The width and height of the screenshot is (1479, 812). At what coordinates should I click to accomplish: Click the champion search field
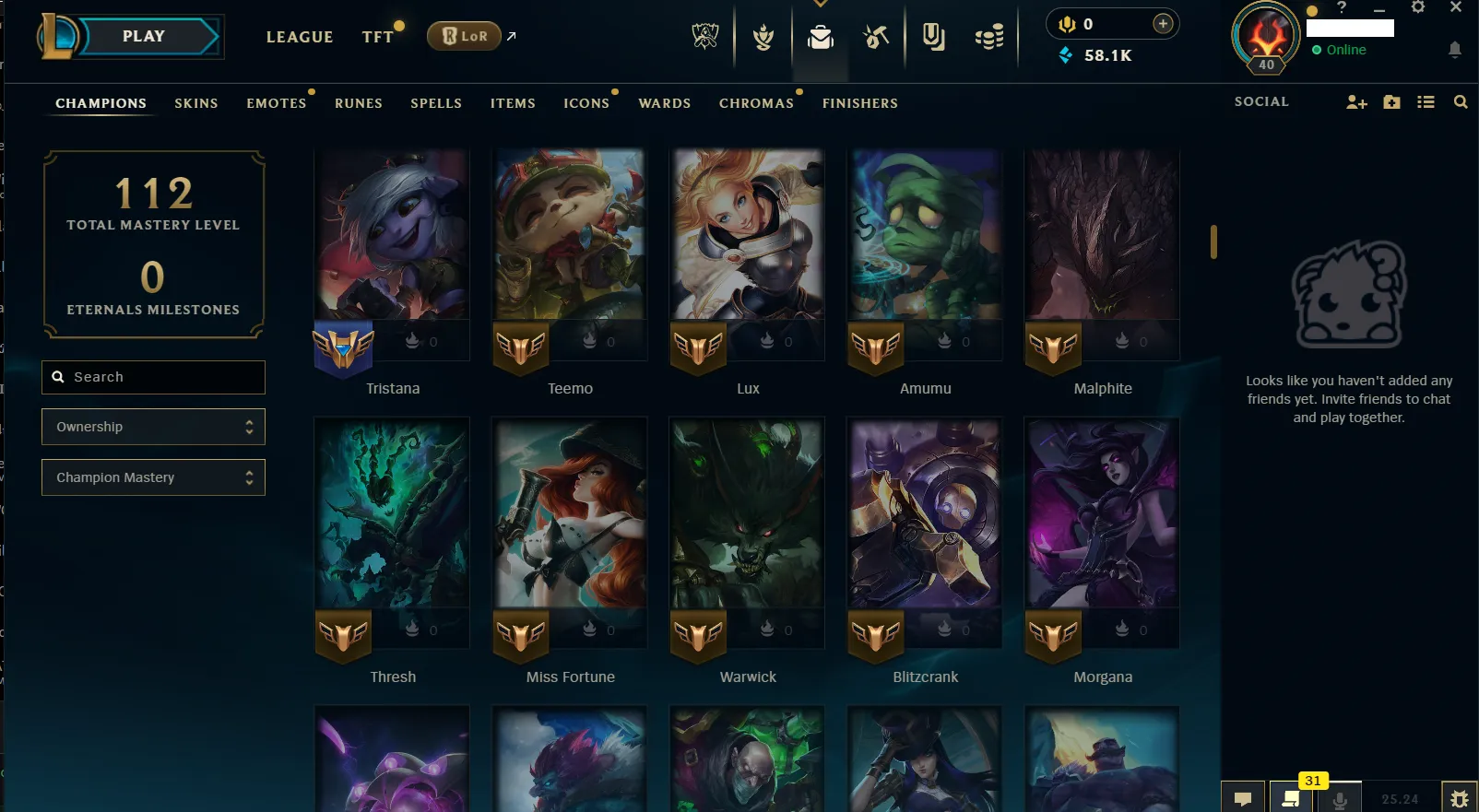pos(153,377)
